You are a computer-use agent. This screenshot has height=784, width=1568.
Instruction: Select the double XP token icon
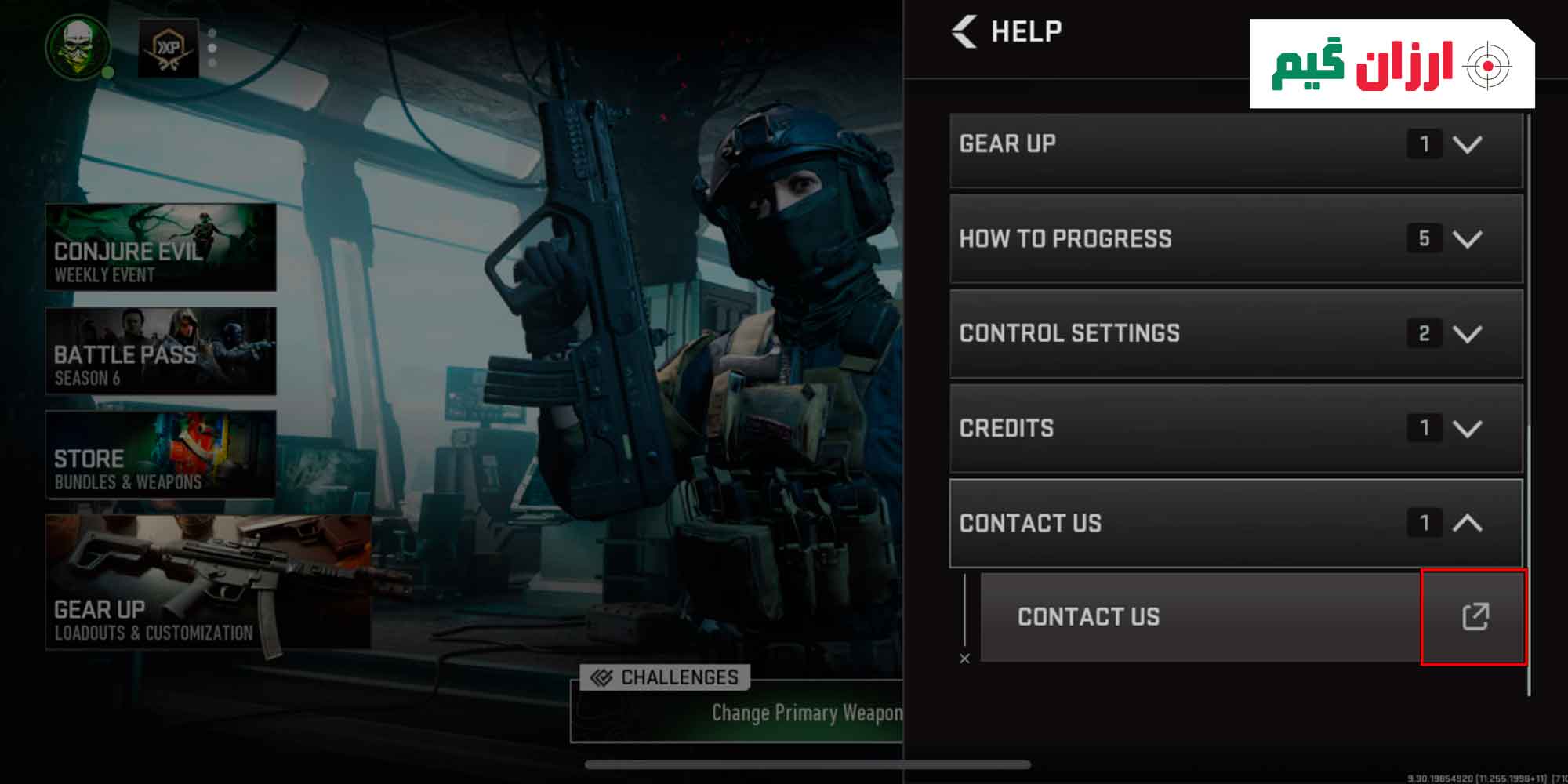pyautogui.click(x=168, y=49)
